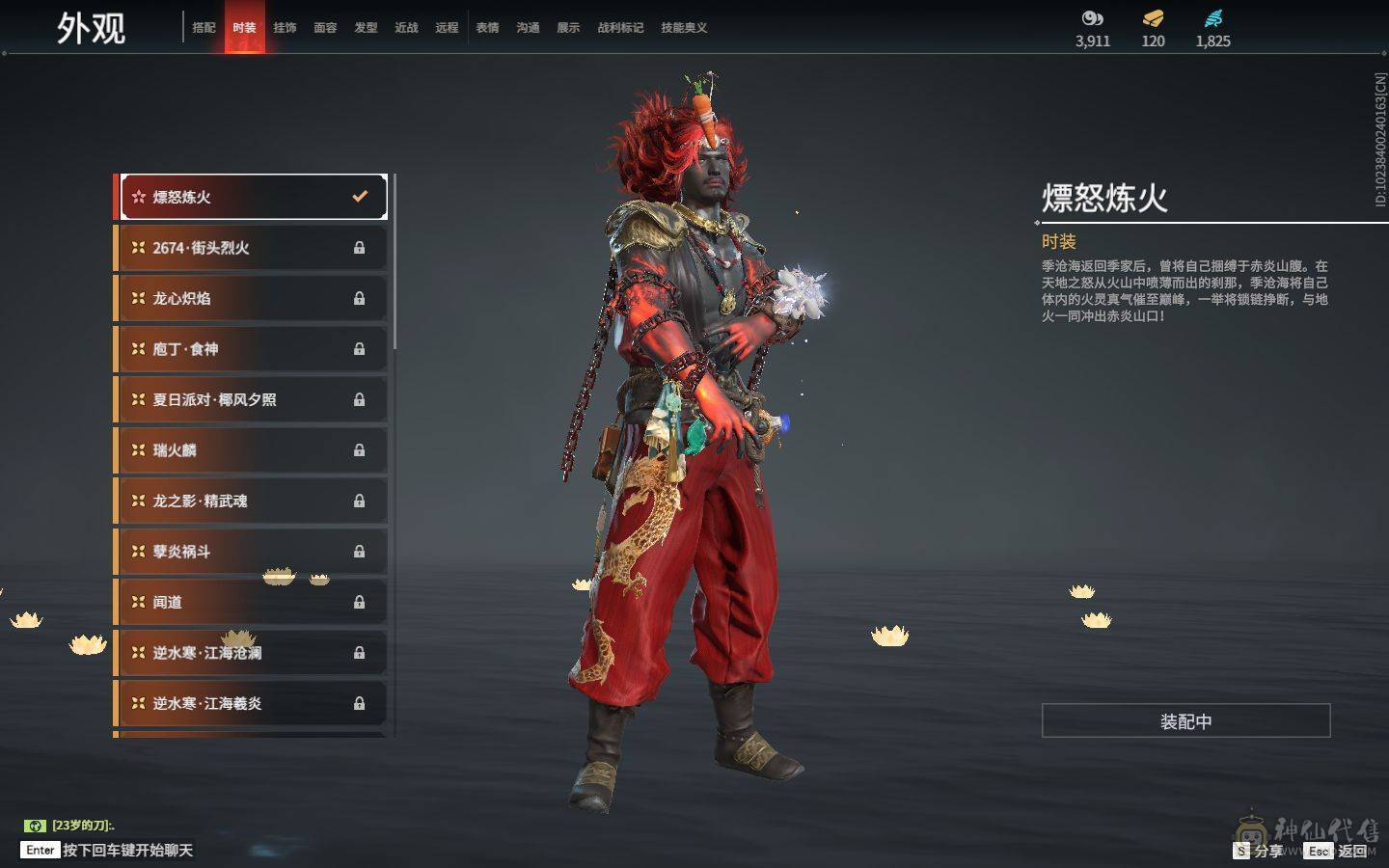Select the 熛怒炼火 outfit row
Viewport: 1389px width, 868px height.
[x=253, y=197]
